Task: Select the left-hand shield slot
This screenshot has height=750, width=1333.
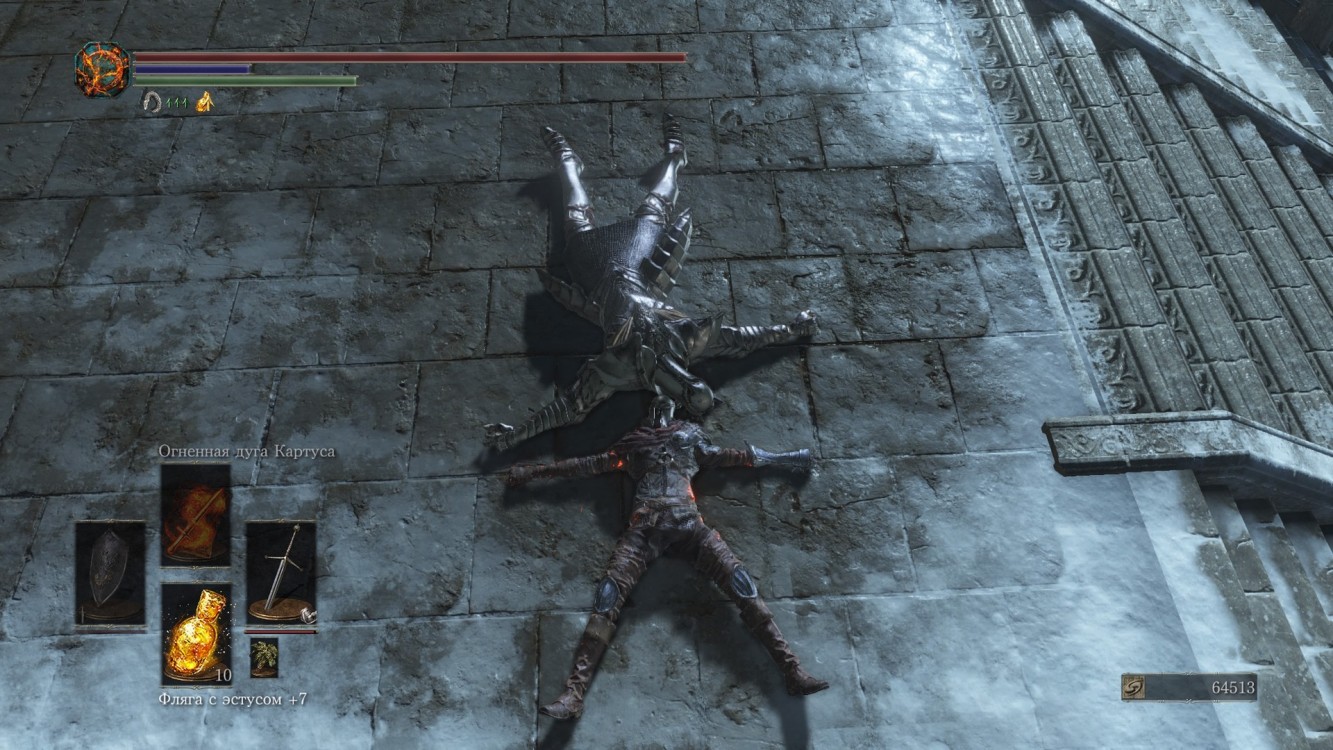Action: (x=110, y=573)
